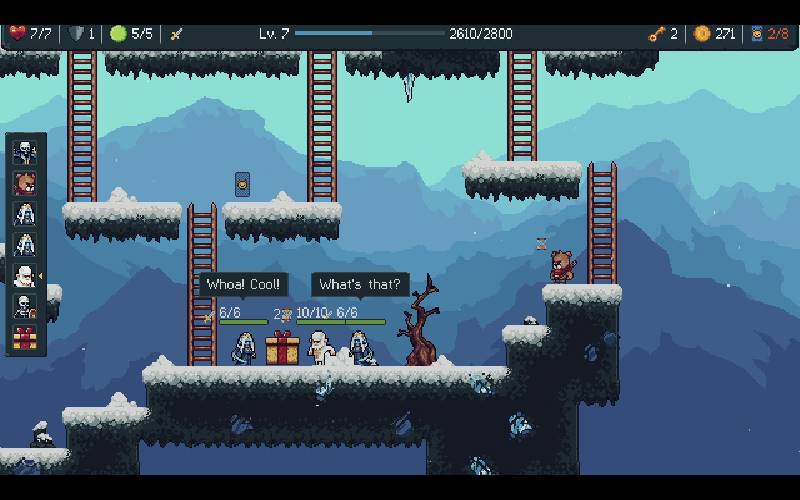Select the white-bearded man portrait

click(x=25, y=276)
